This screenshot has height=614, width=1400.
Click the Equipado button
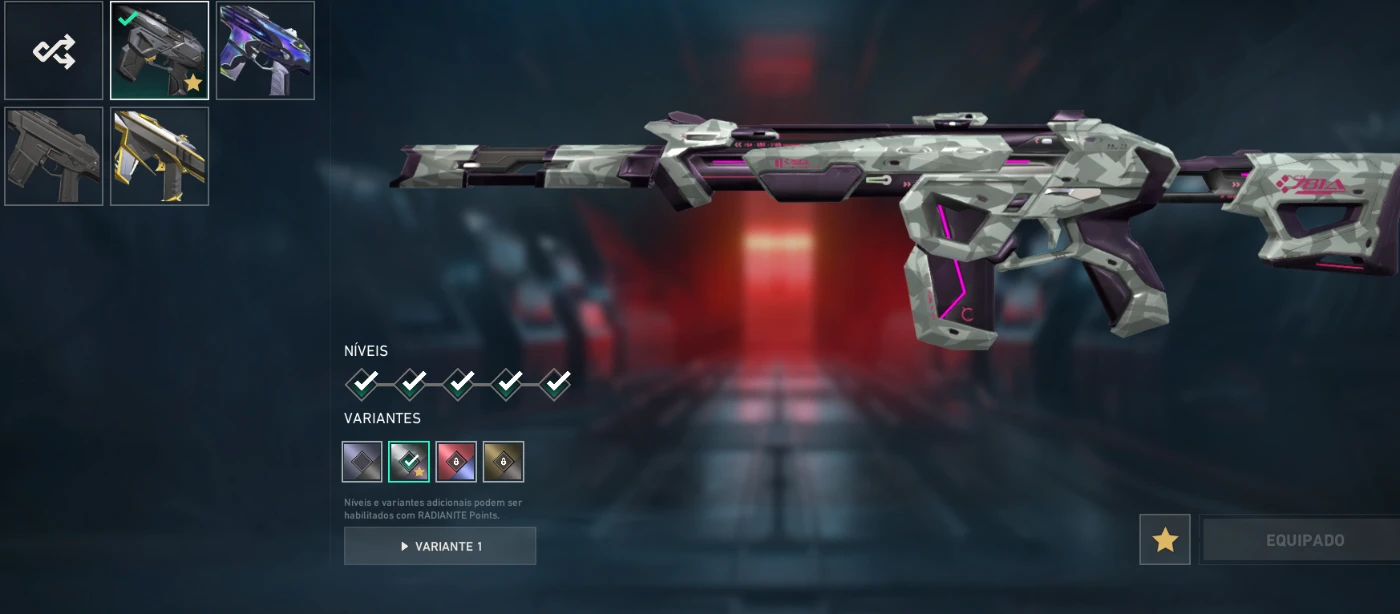(x=1304, y=540)
